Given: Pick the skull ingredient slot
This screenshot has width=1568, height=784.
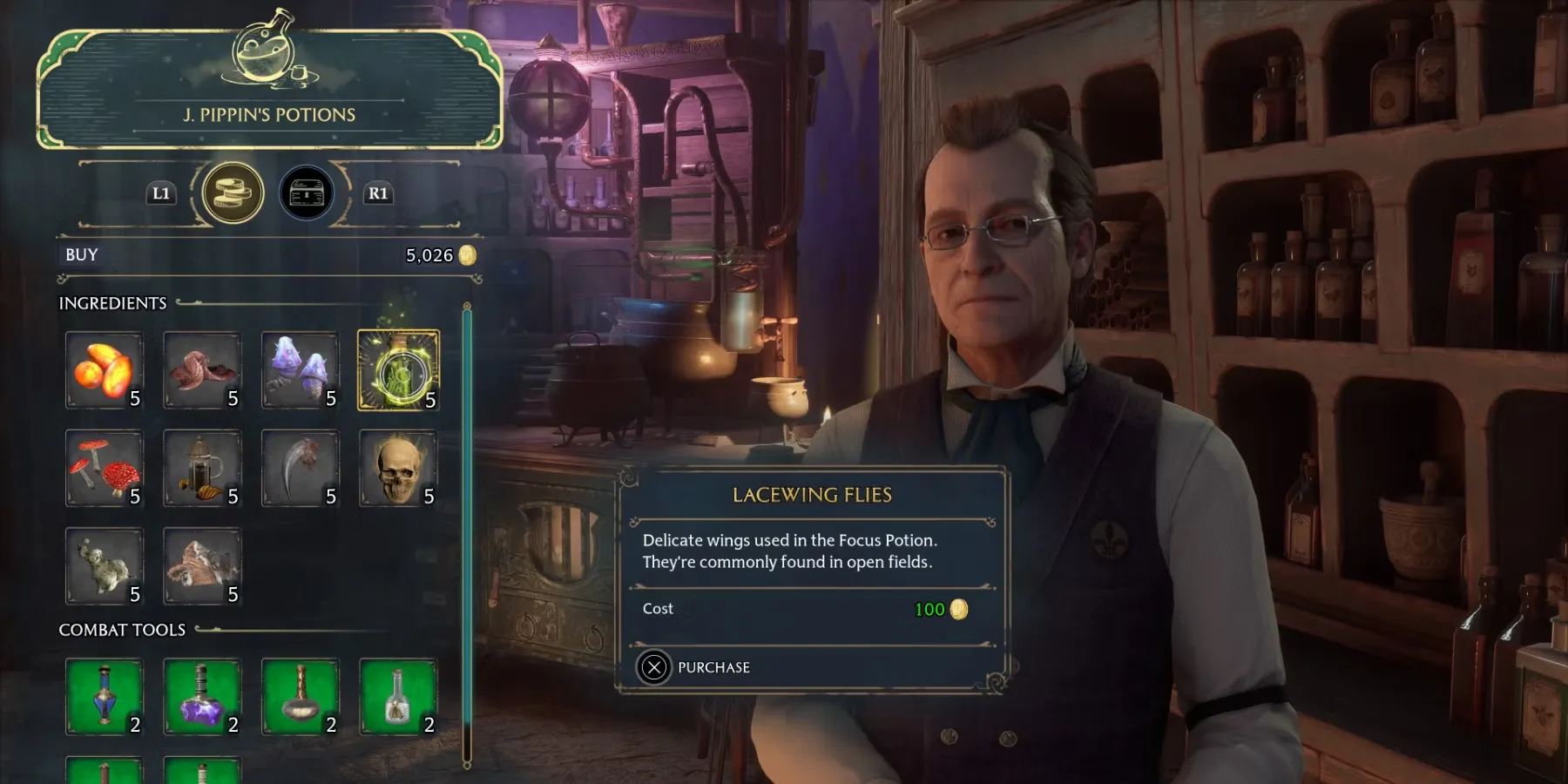Looking at the screenshot, I should [398, 469].
